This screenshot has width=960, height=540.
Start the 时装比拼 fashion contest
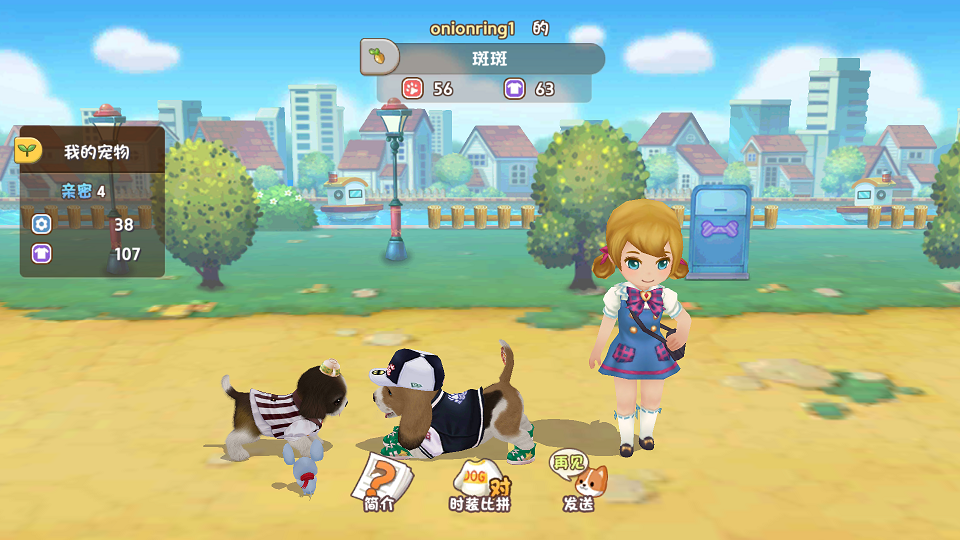pyautogui.click(x=480, y=484)
